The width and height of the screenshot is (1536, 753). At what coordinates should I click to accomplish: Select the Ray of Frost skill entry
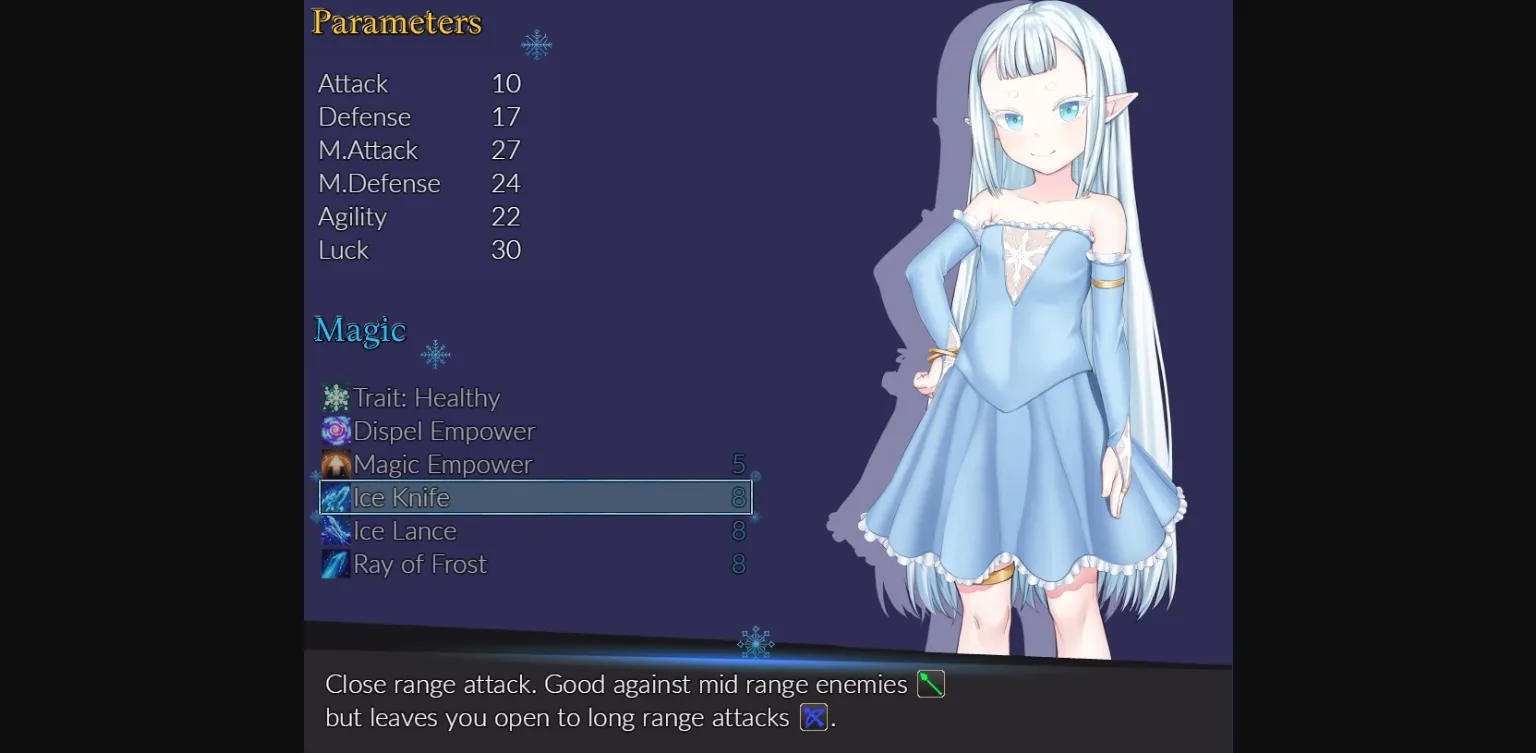[418, 564]
